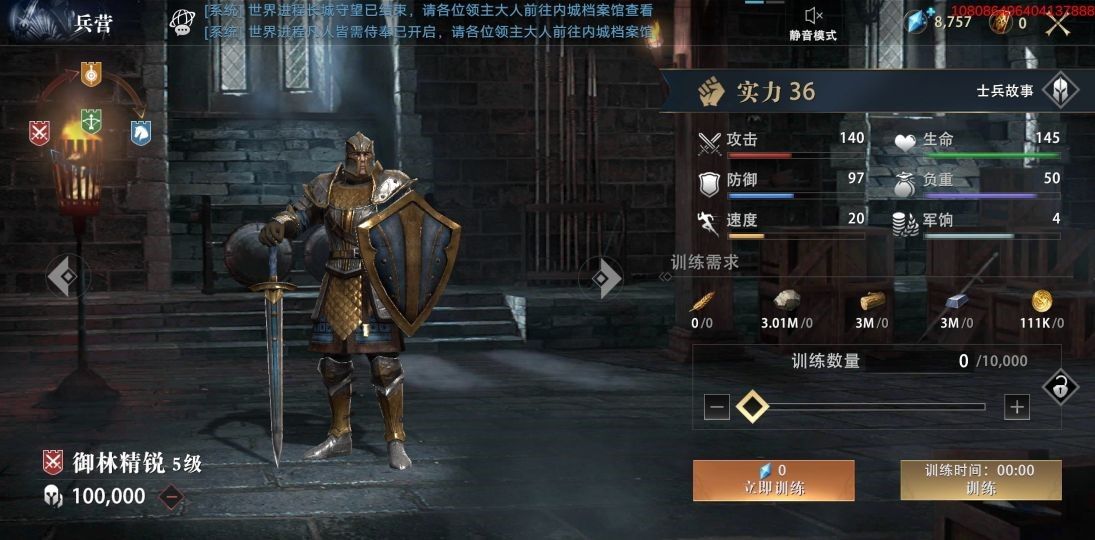Click the diamond handle on the quantity slider
The height and width of the screenshot is (540, 1095).
tap(752, 406)
